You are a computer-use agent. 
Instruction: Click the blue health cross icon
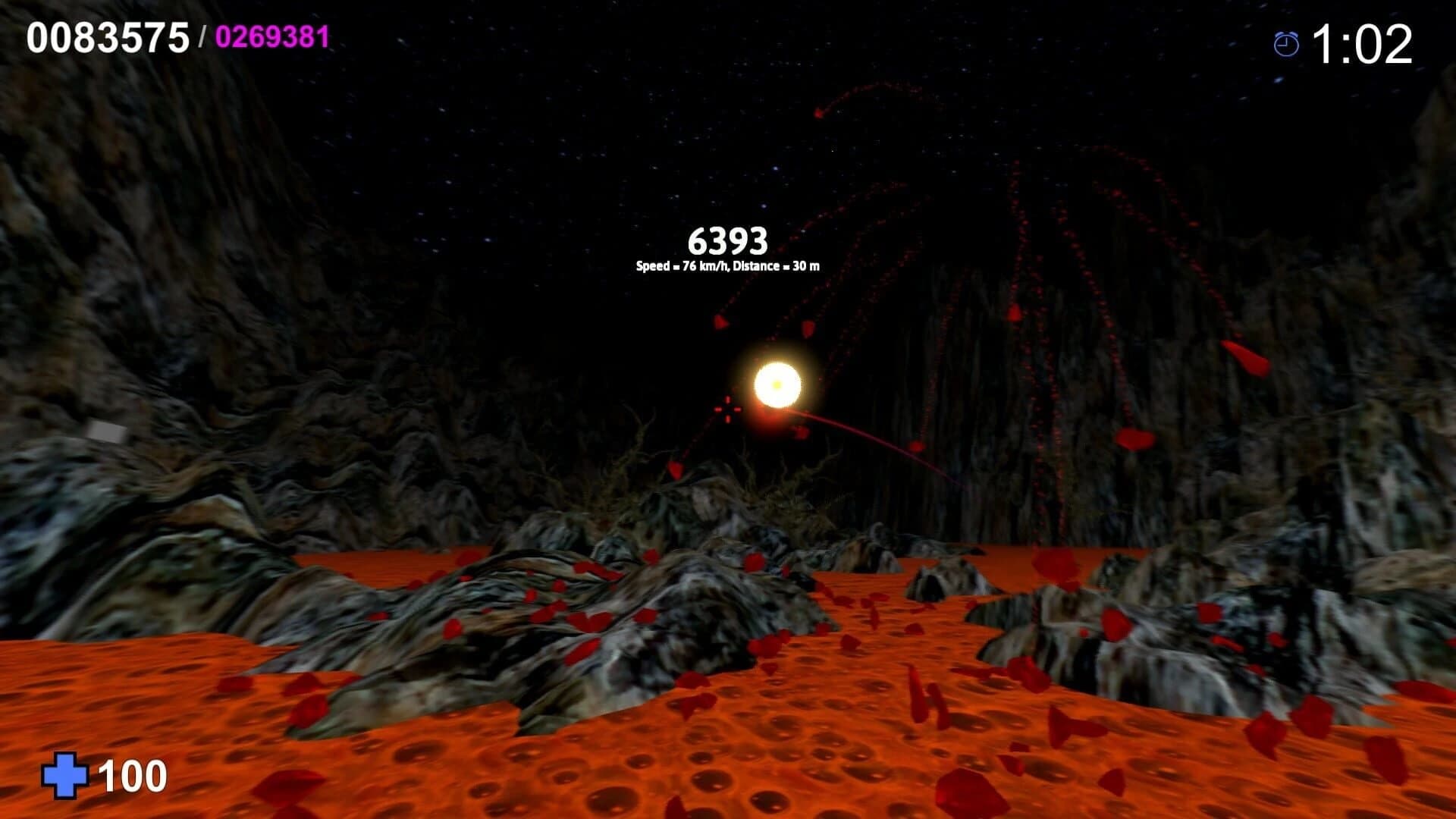[67, 777]
